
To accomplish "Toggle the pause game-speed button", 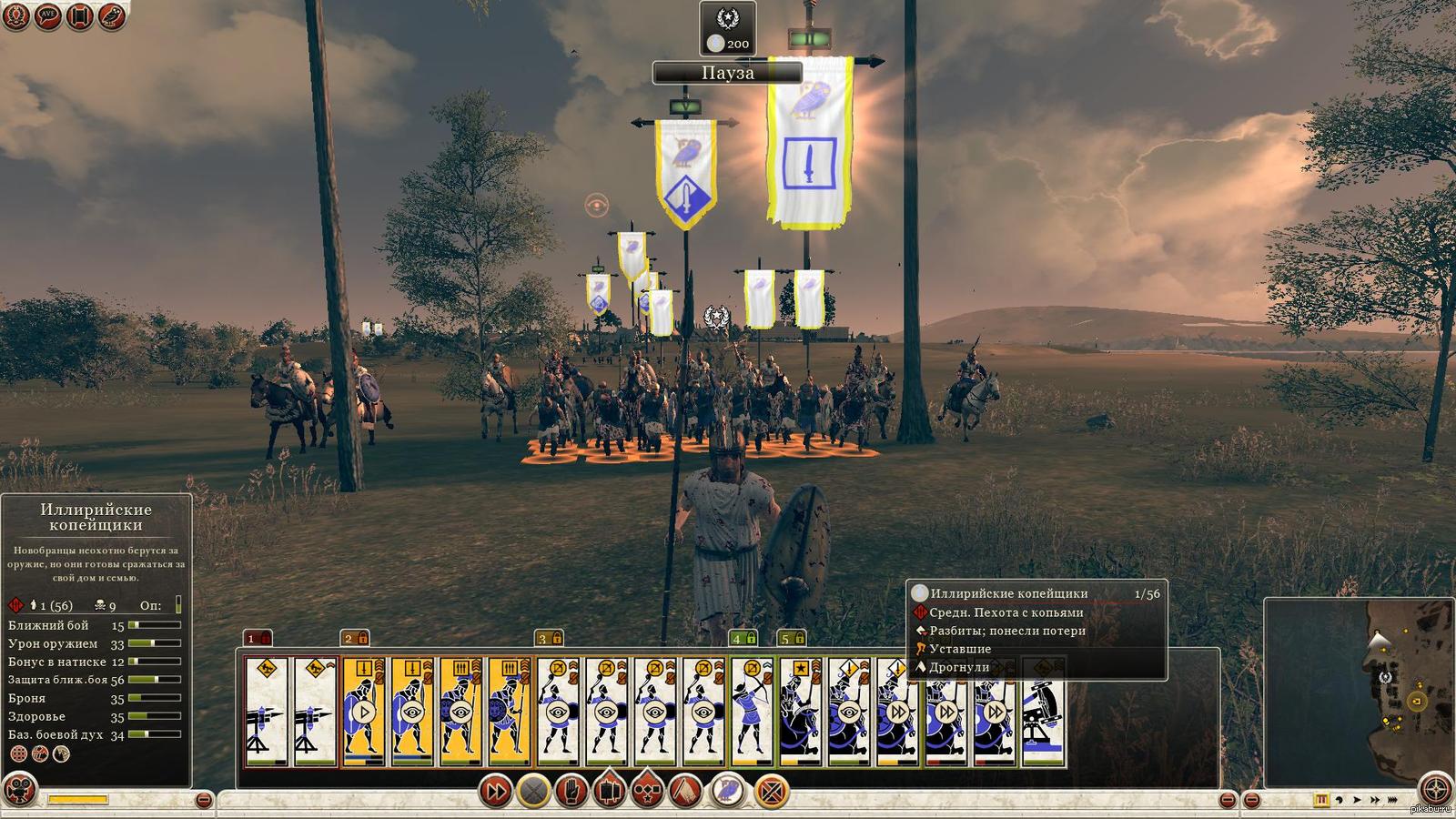I will [1322, 800].
